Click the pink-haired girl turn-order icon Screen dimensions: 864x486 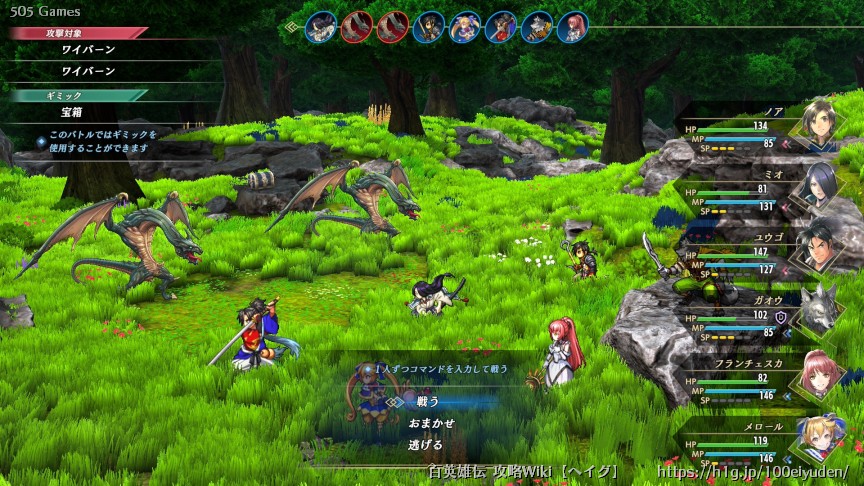pos(573,26)
